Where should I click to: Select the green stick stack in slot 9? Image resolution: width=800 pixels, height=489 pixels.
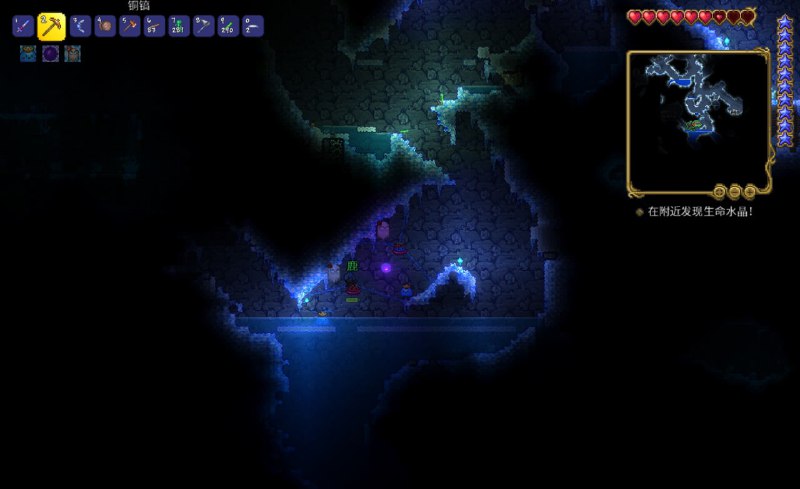228,26
